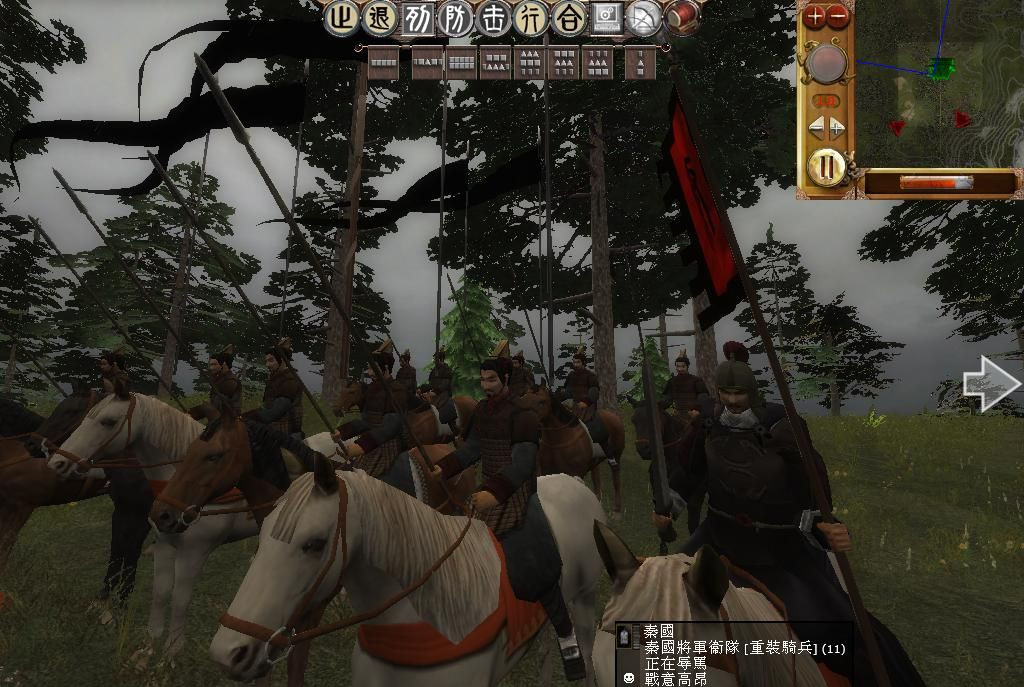Decrease game speed with the left arrow
Screen dimensions: 1024x687
tap(816, 127)
